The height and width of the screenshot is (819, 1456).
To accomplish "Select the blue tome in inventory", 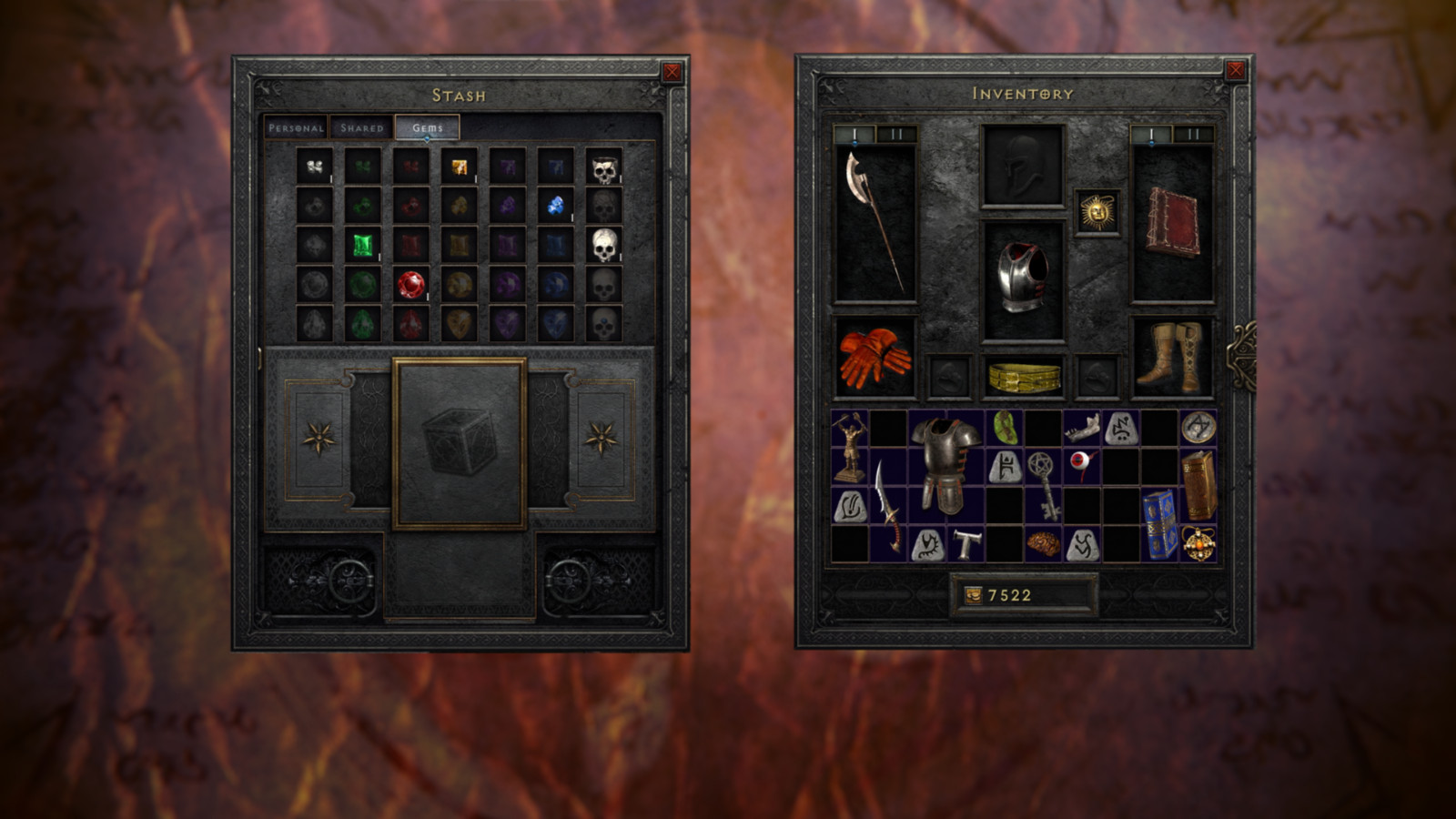I will [x=1159, y=524].
